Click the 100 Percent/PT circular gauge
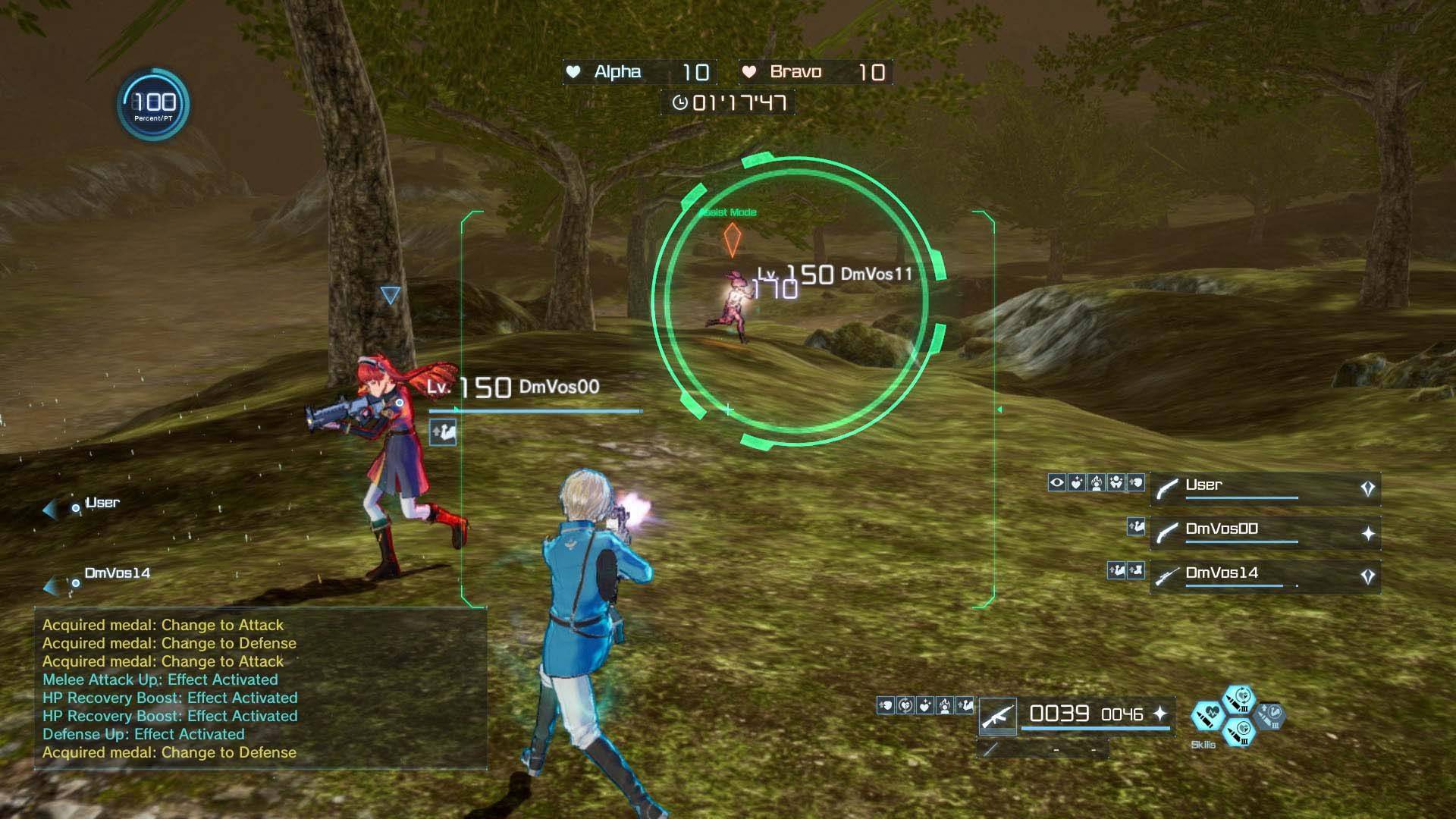Viewport: 1456px width, 819px height. pos(154,104)
